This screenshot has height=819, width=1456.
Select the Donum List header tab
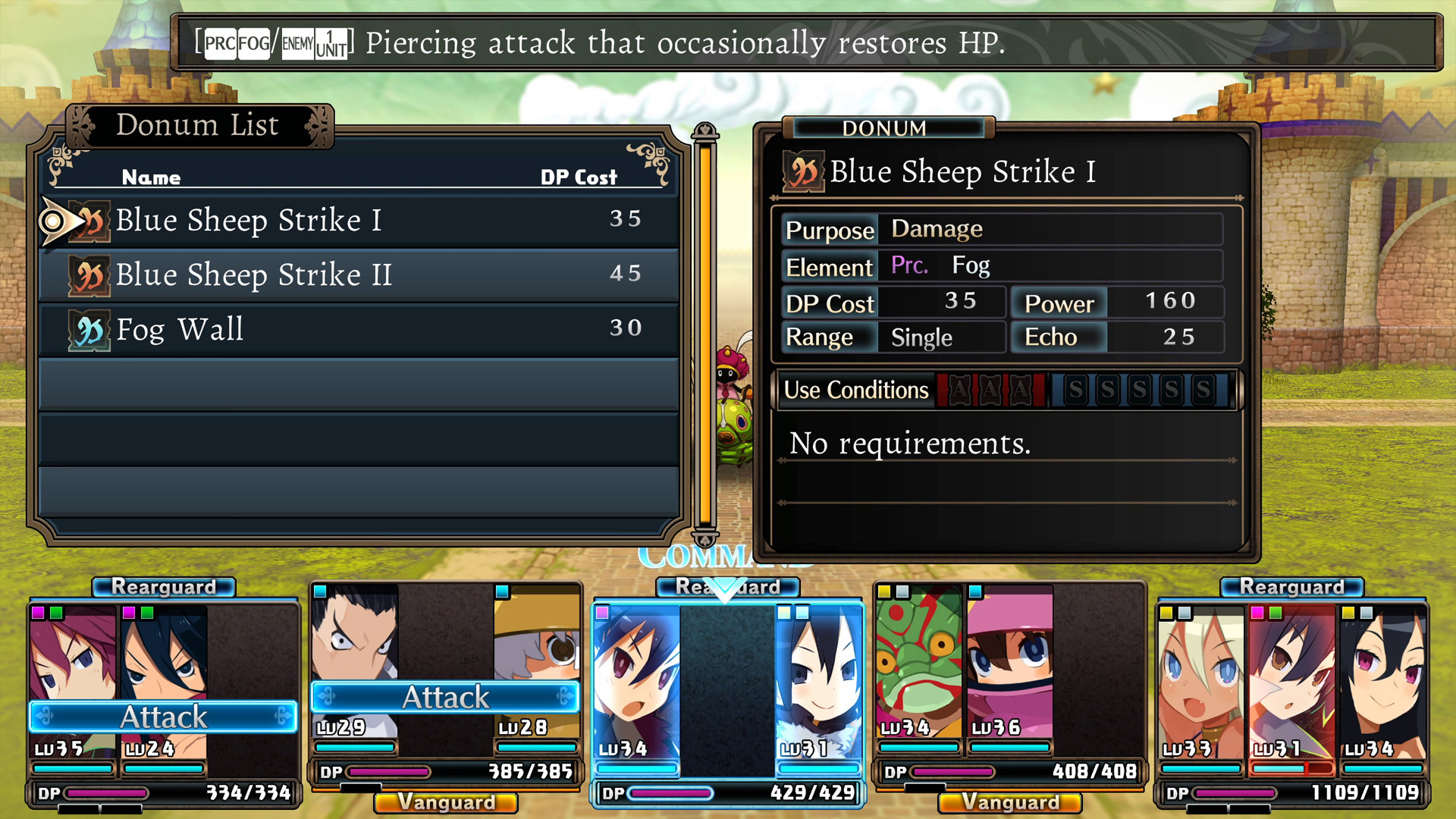pos(198,125)
